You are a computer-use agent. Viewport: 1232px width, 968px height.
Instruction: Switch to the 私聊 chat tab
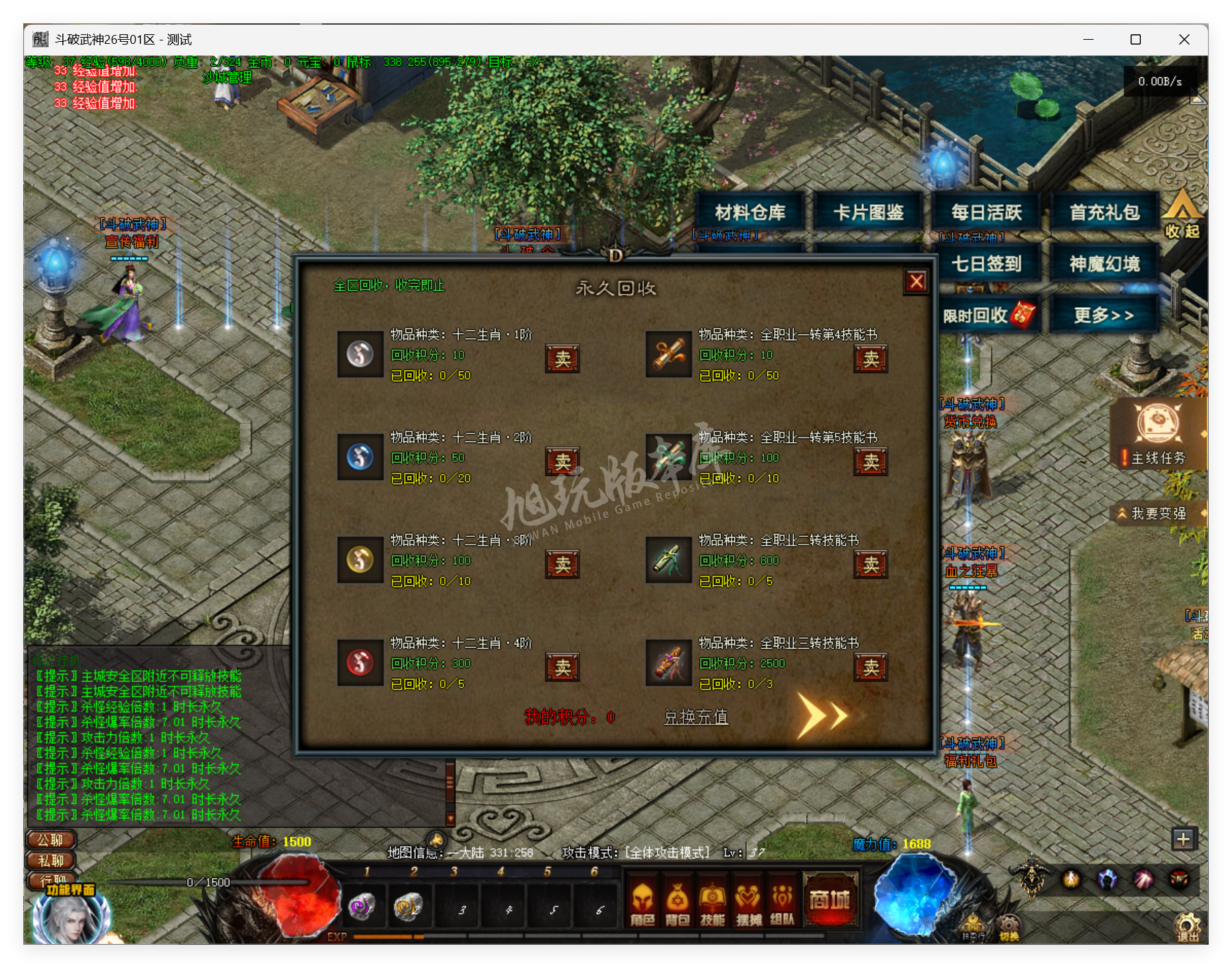click(x=50, y=860)
